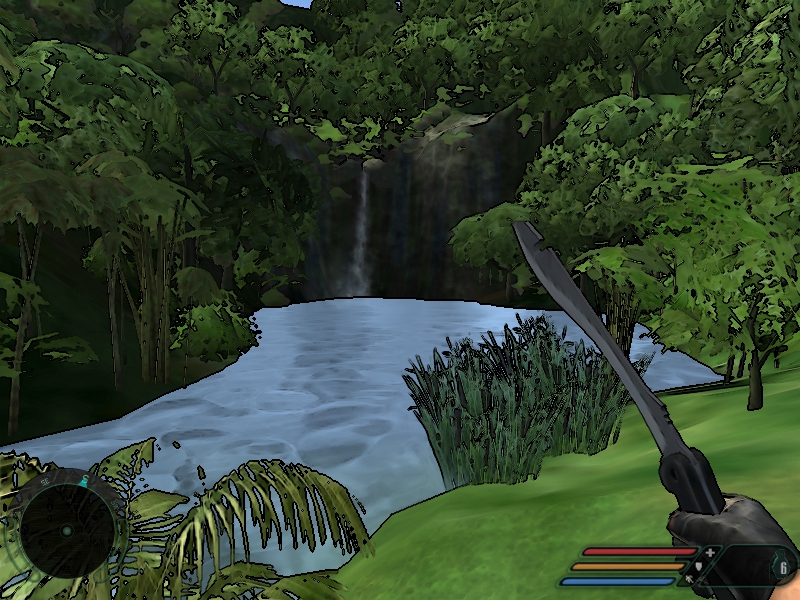This screenshot has width=800, height=600.
Task: Click the white health cross icon
Action: (x=710, y=552)
